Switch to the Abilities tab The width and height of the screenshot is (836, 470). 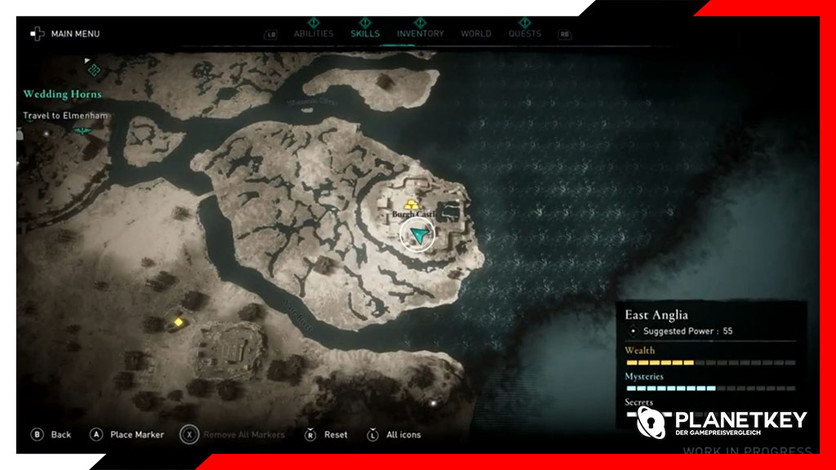coord(313,34)
